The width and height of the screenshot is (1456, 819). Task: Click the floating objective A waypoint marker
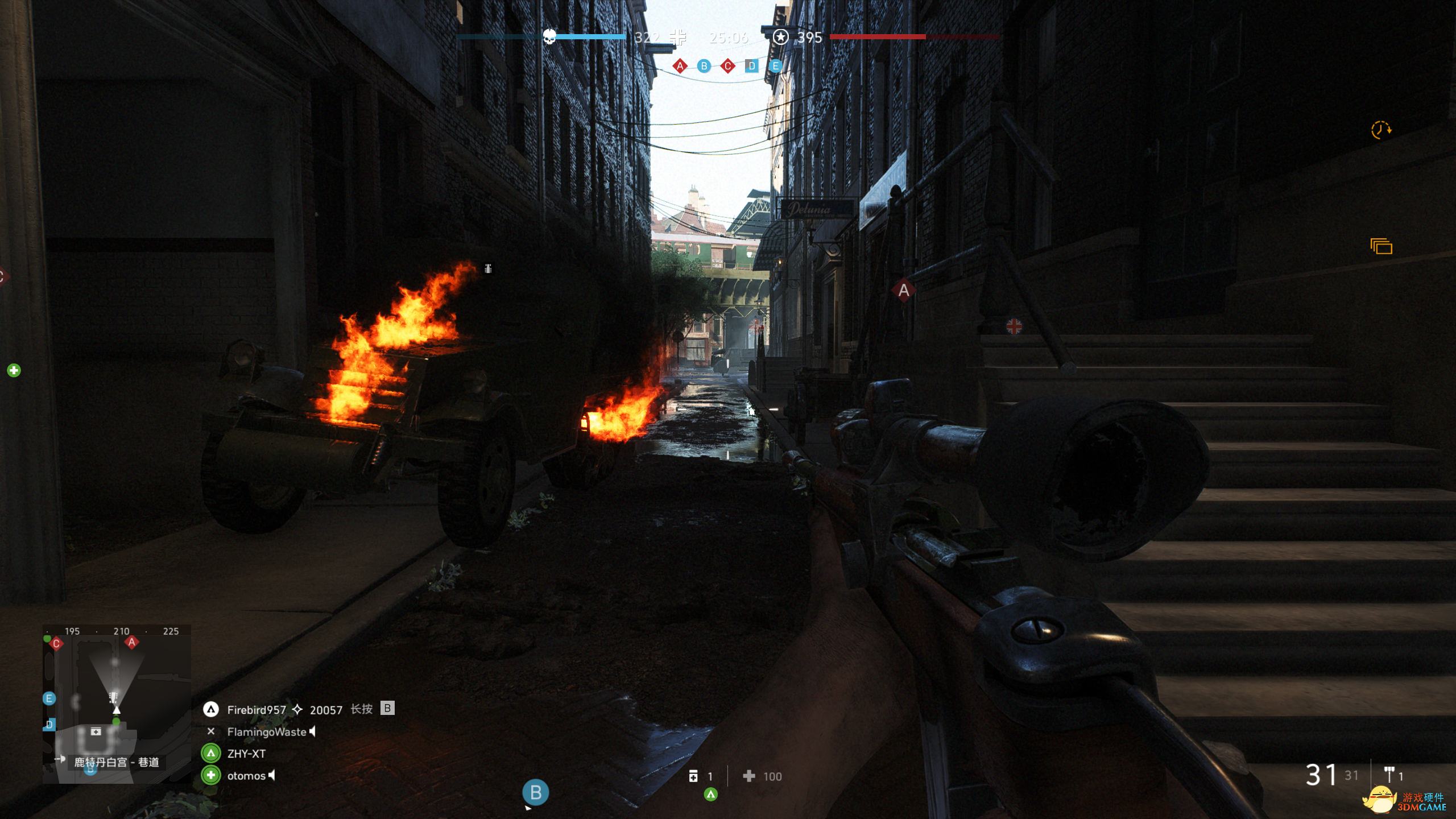(x=903, y=291)
